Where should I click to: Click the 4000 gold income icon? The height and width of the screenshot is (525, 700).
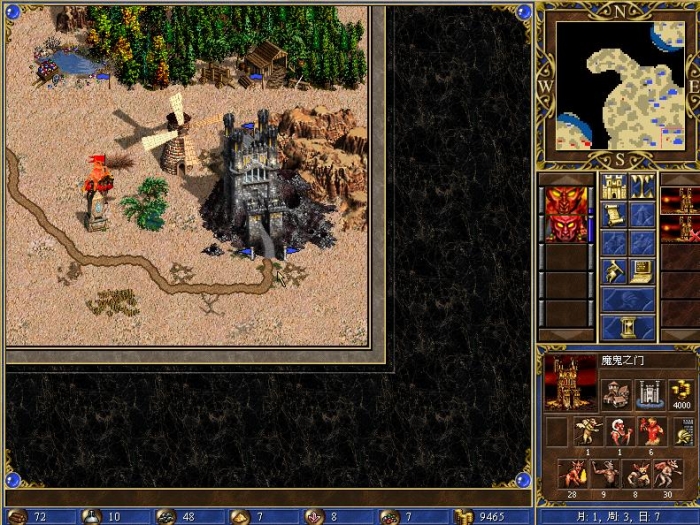tap(683, 393)
